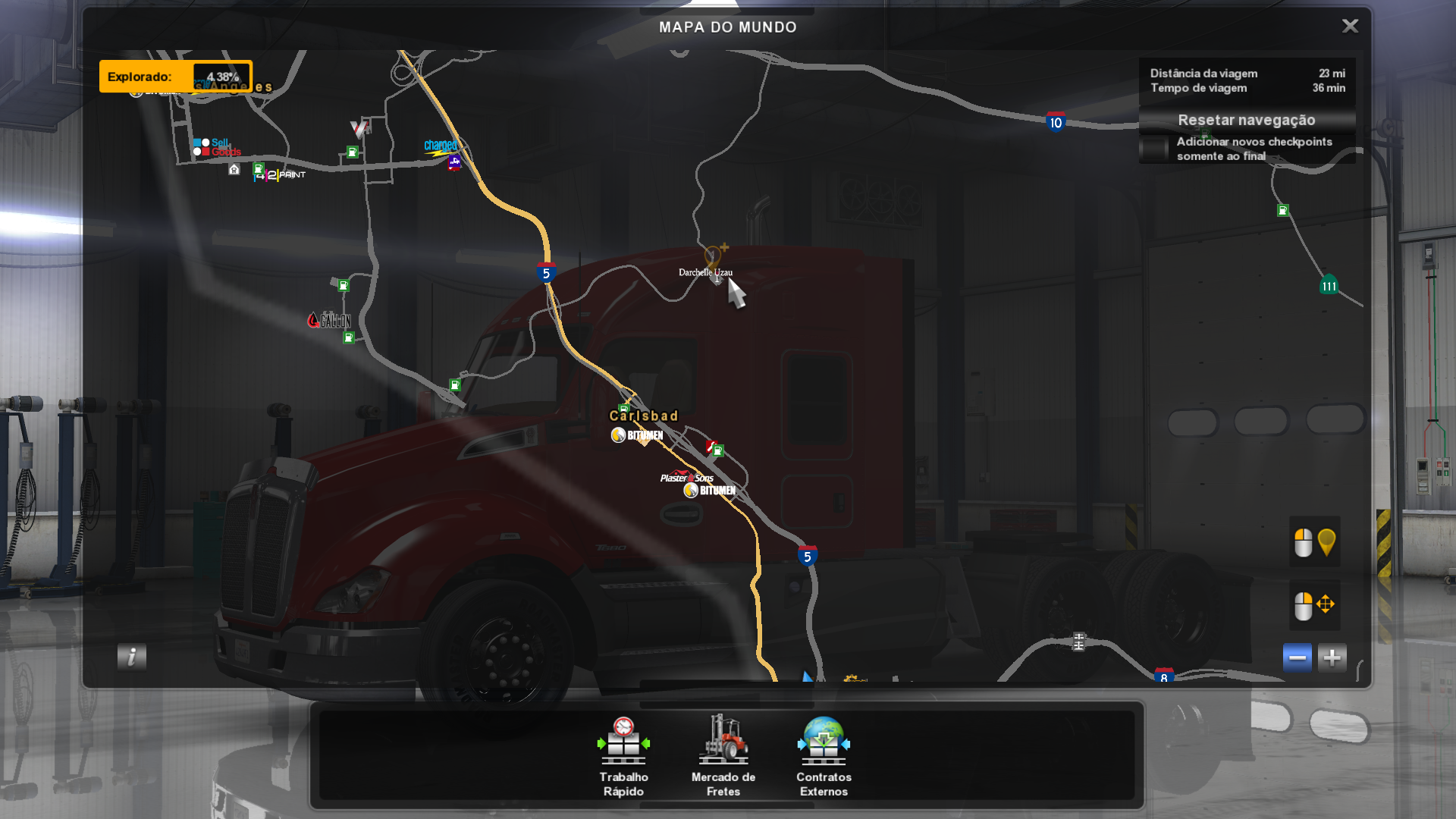Toggle the add checkpoints at end checkbox
1456x819 pixels.
coord(1154,149)
